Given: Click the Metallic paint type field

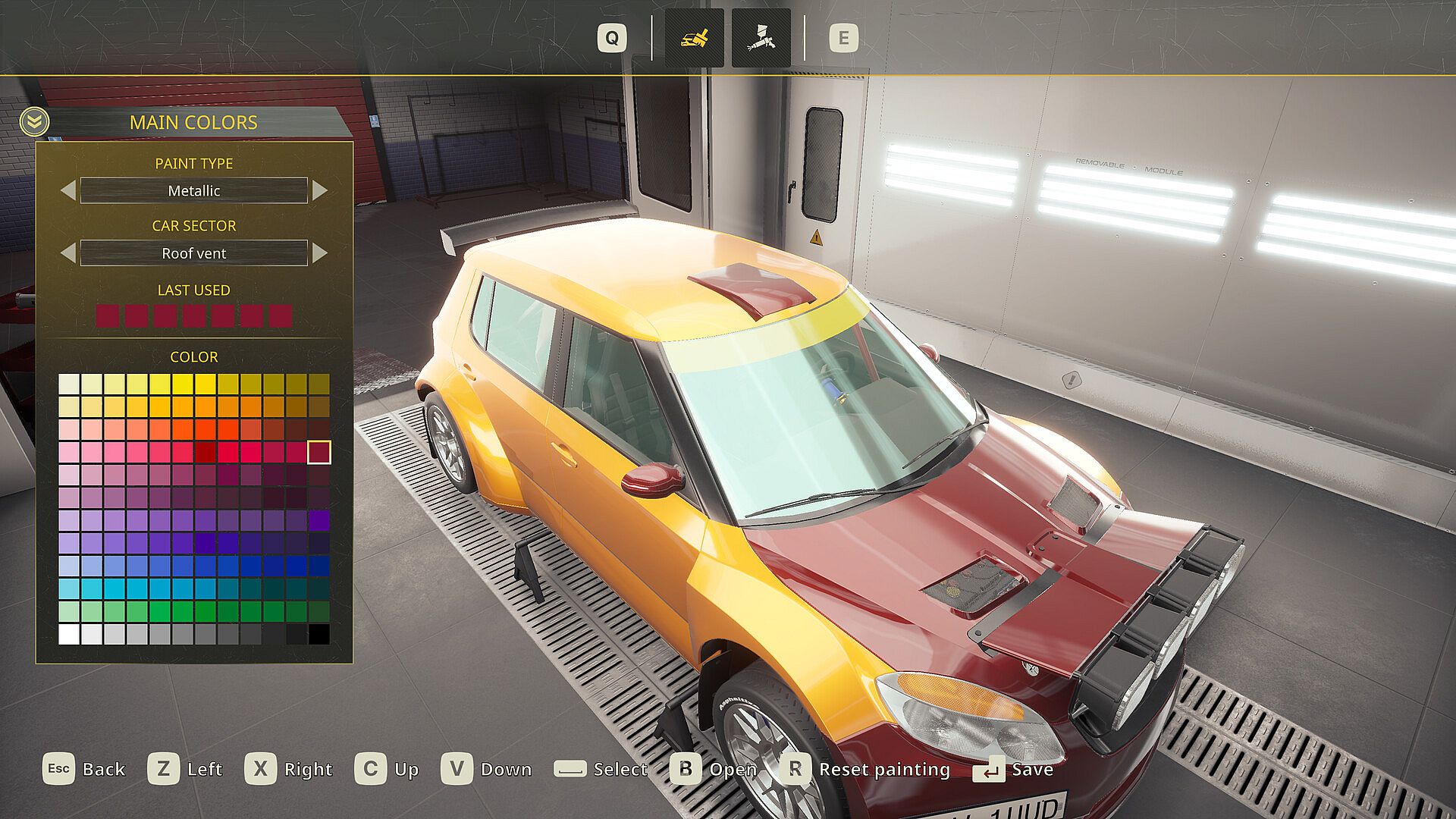Looking at the screenshot, I should [194, 190].
